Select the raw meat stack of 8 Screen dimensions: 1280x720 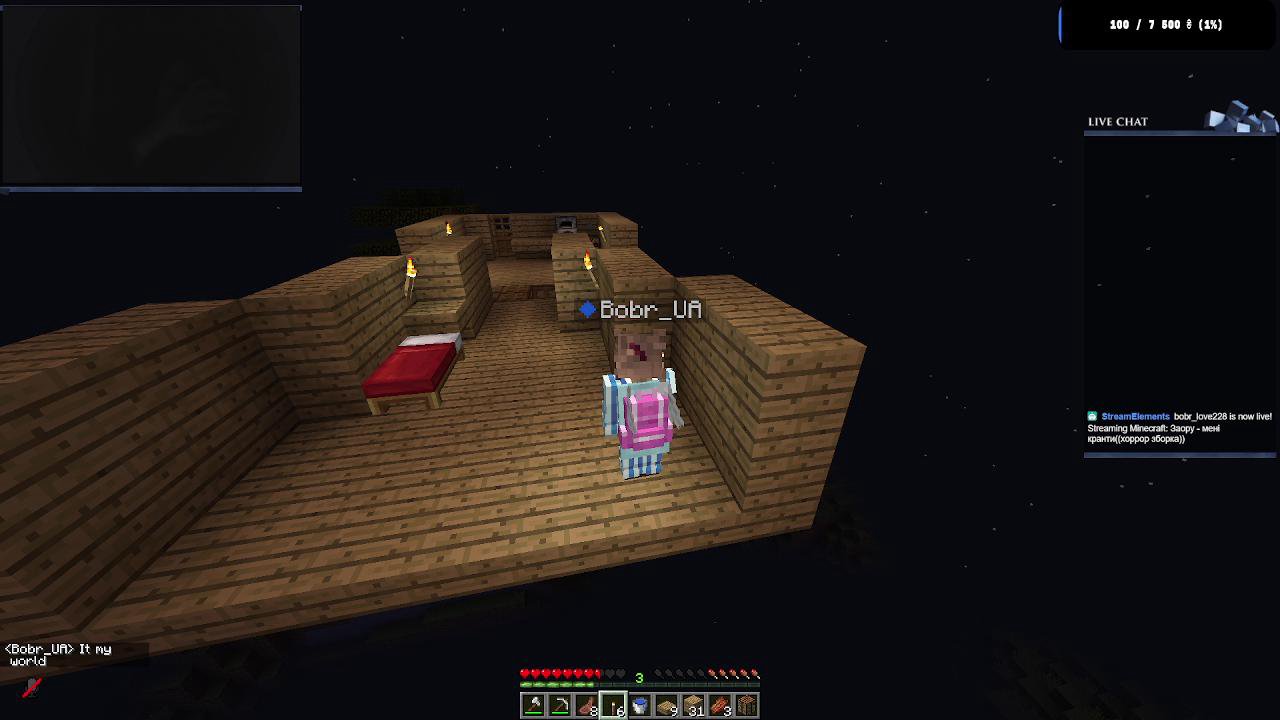586,703
